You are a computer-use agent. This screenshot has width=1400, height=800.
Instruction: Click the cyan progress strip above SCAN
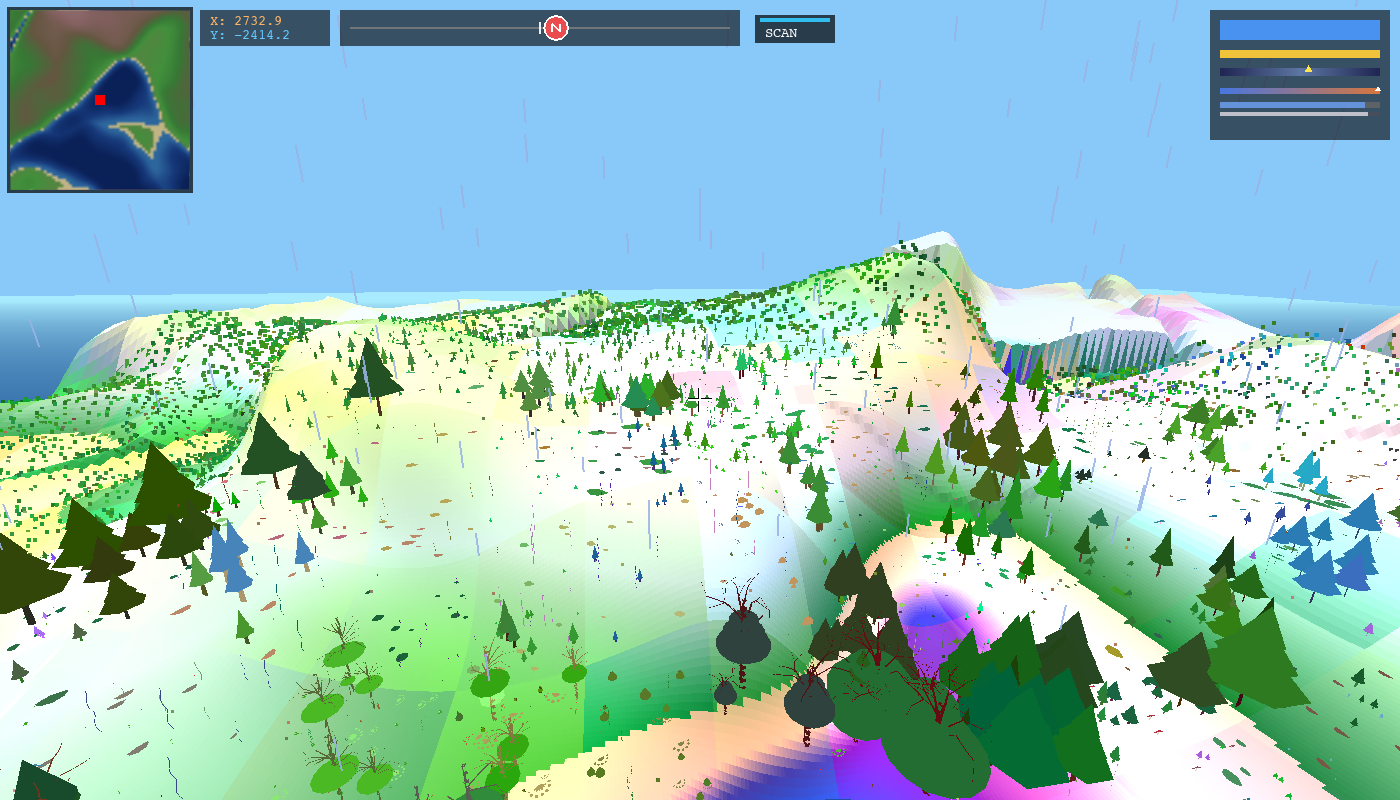click(x=796, y=18)
